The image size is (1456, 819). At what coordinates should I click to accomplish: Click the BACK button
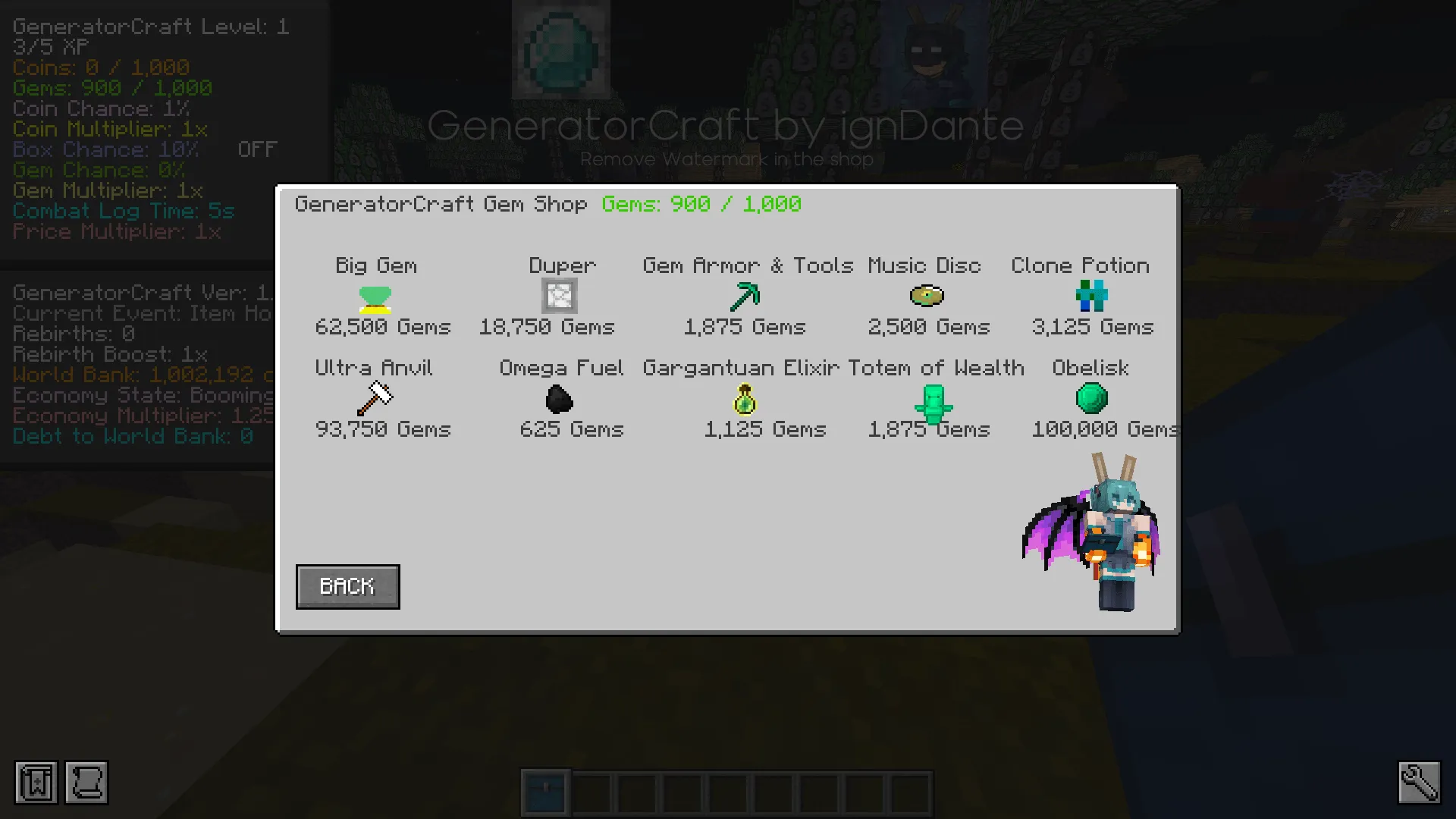pyautogui.click(x=347, y=586)
